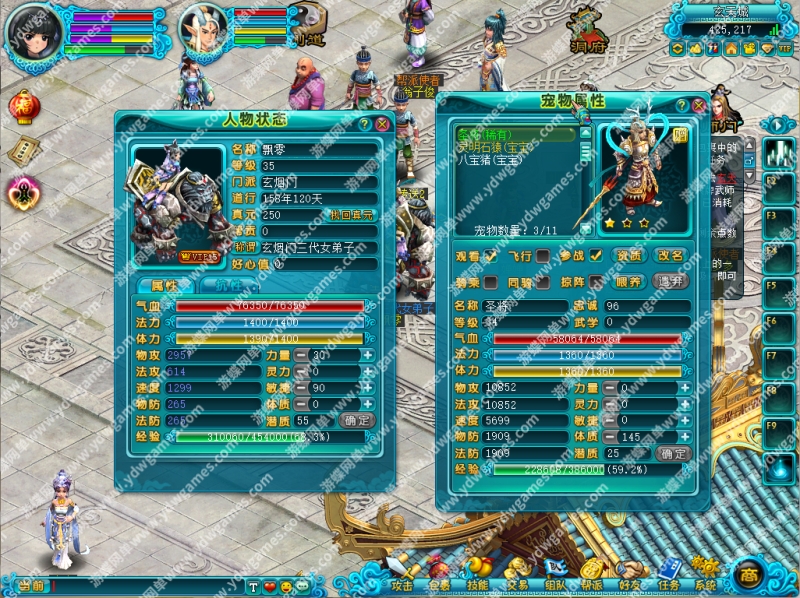Rename the pet with 改名 button

coord(670,256)
